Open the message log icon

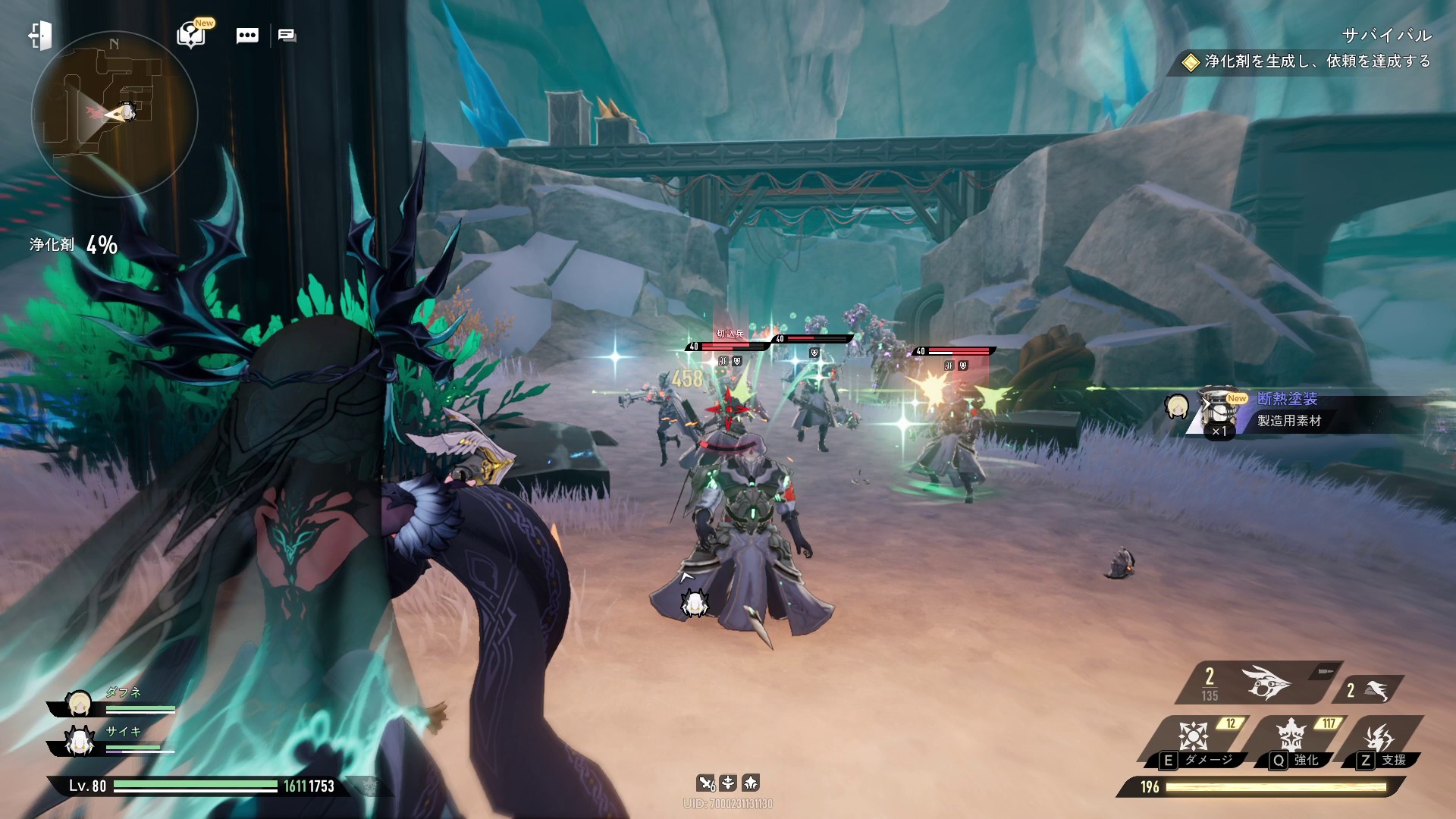tap(287, 36)
